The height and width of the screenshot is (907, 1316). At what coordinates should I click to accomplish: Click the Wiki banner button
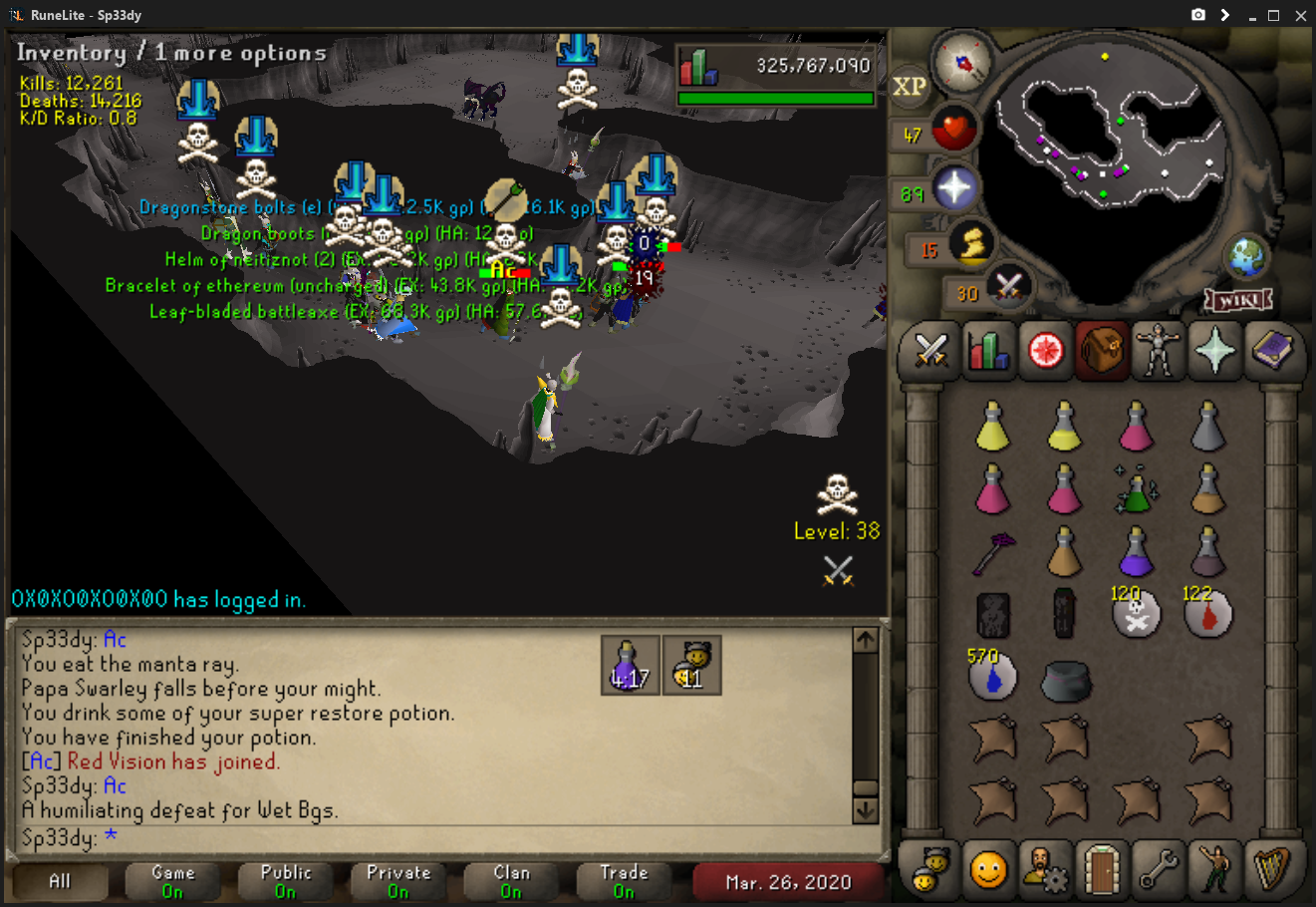1238,300
